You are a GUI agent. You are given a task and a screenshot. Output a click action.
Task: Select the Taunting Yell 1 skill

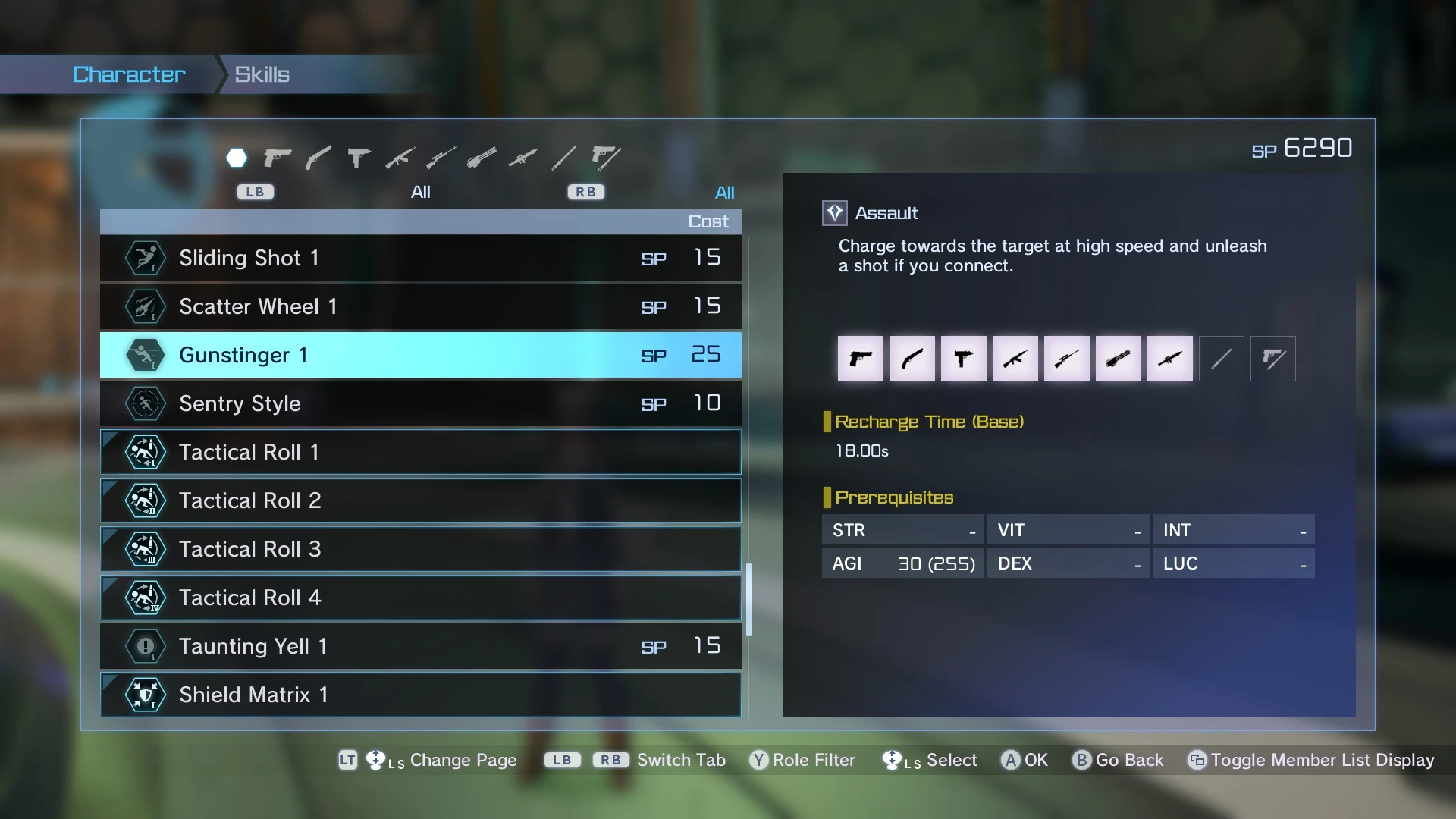[x=420, y=646]
